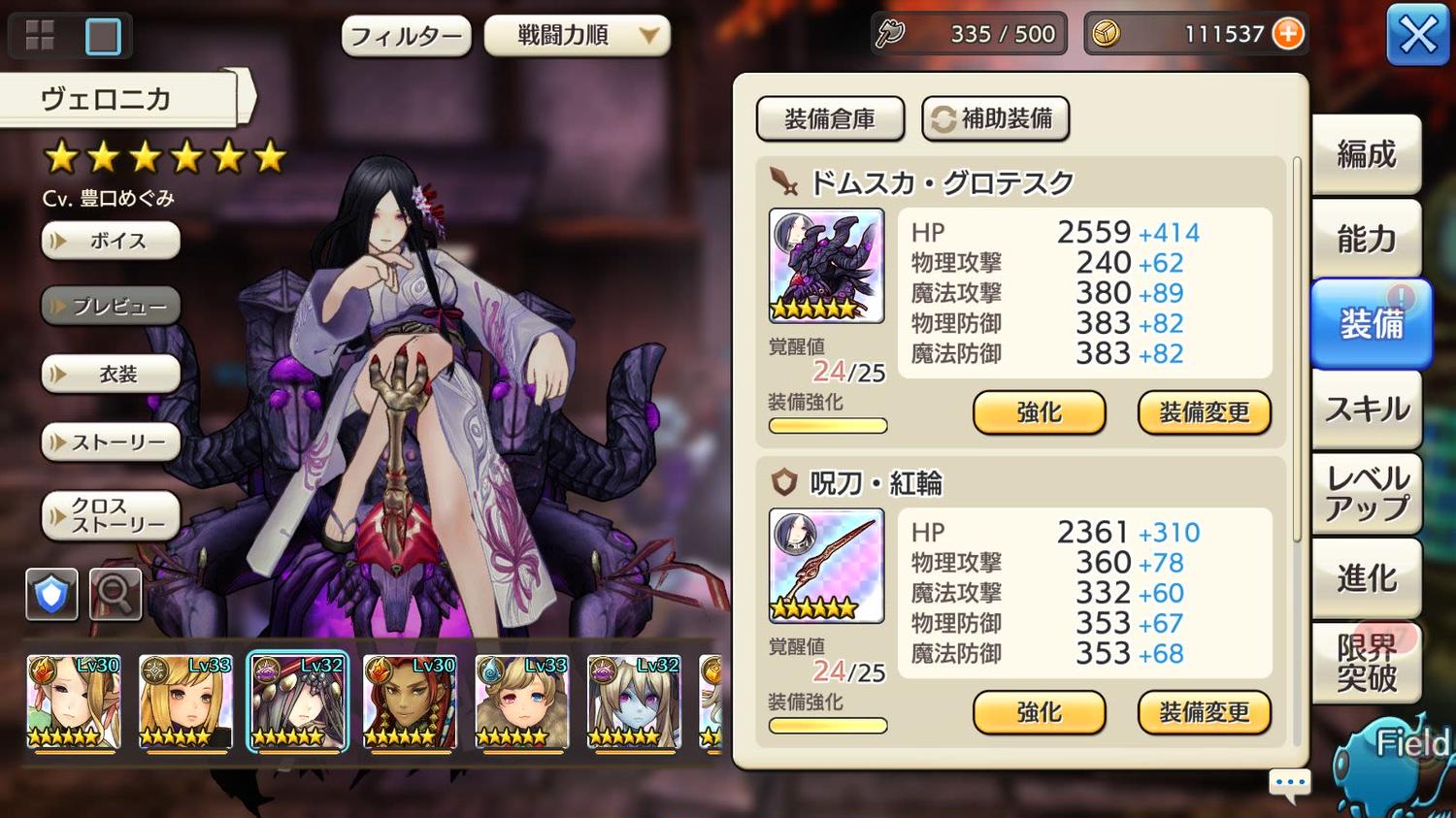Image resolution: width=1456 pixels, height=818 pixels.
Task: Change the 呪刀・紅輪 equipment via 装備変更
Action: (1204, 713)
